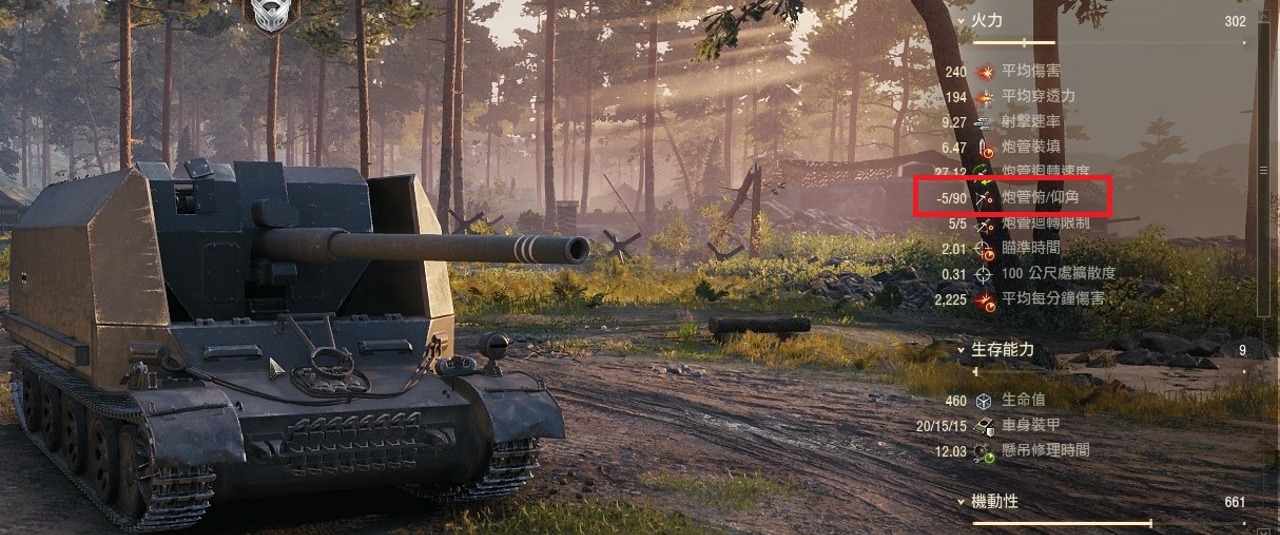Select the 100 公尺處擴散度 row
Screen dimensions: 1280x535
[x=1057, y=273]
